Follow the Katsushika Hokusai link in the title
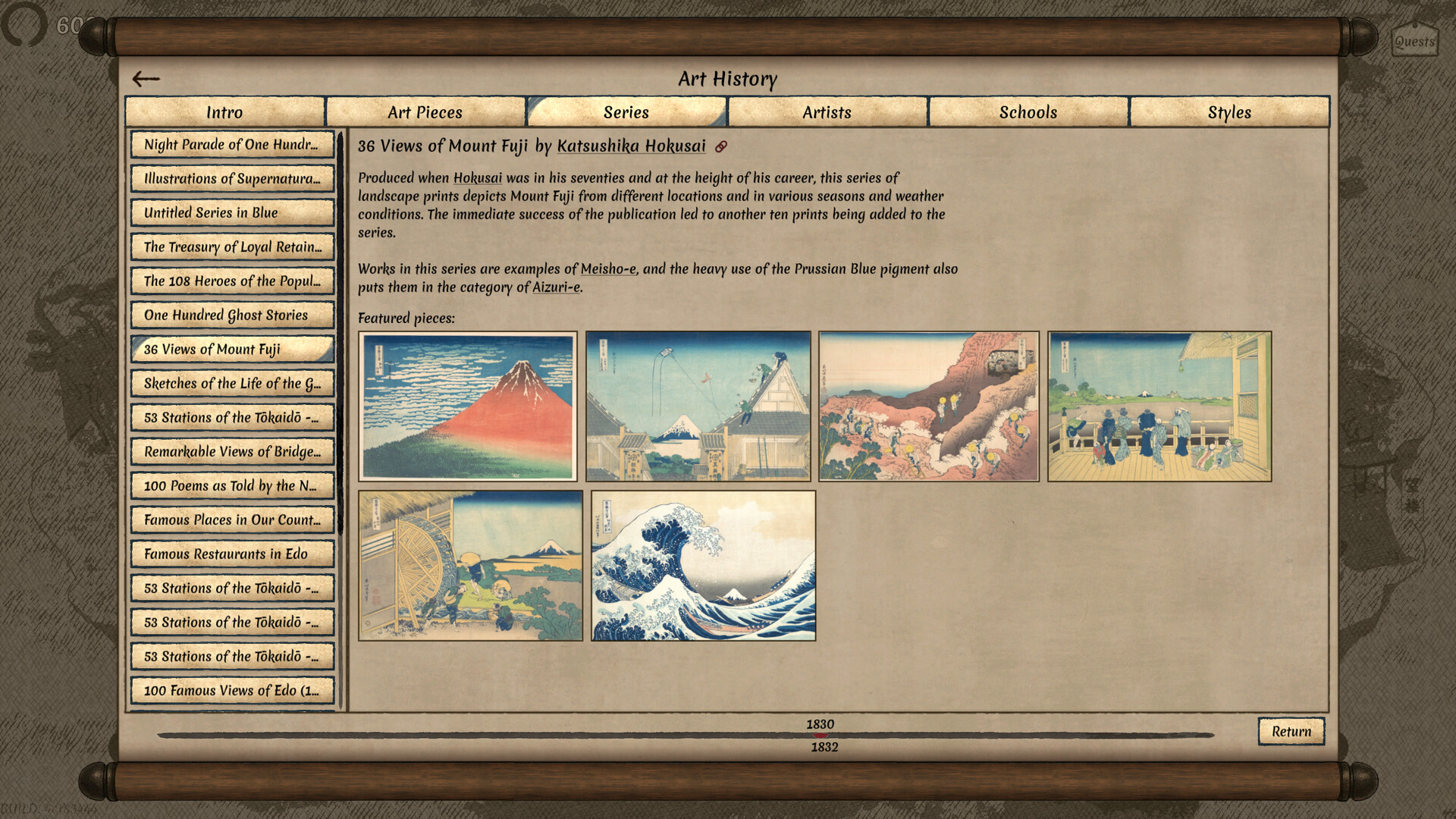Image resolution: width=1456 pixels, height=819 pixels. coord(629,146)
